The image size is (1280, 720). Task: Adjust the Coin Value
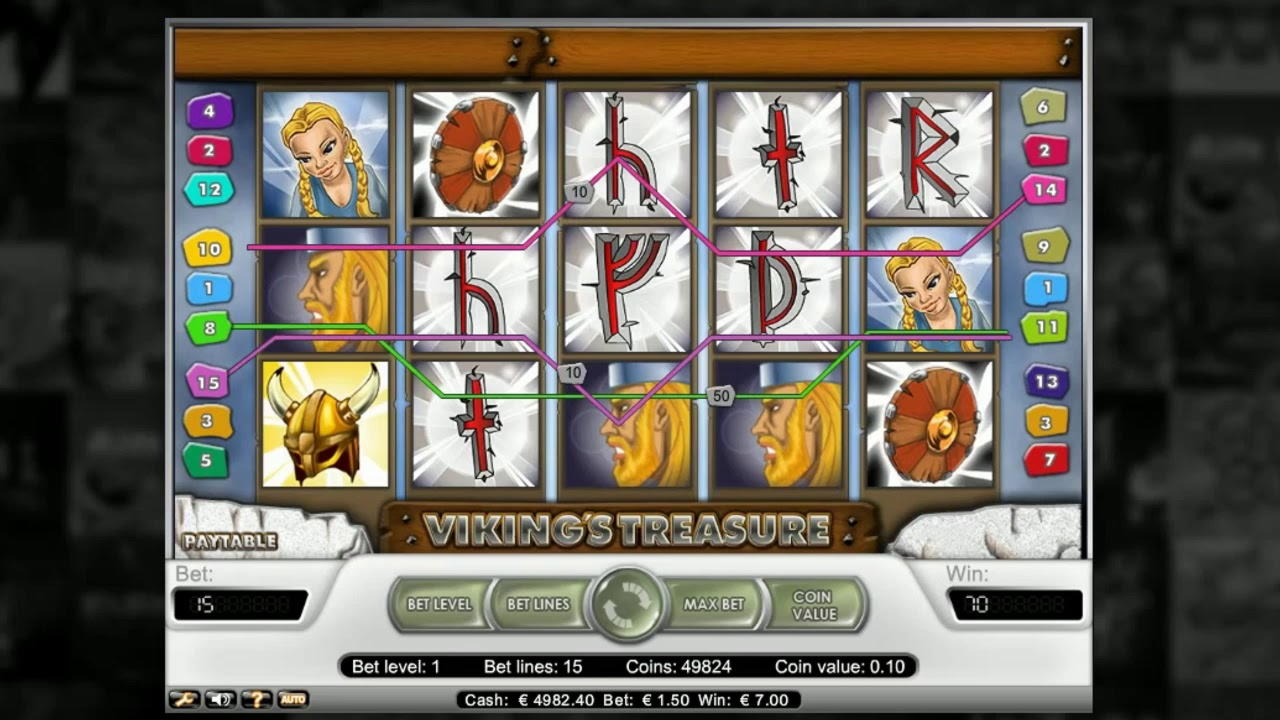(814, 604)
